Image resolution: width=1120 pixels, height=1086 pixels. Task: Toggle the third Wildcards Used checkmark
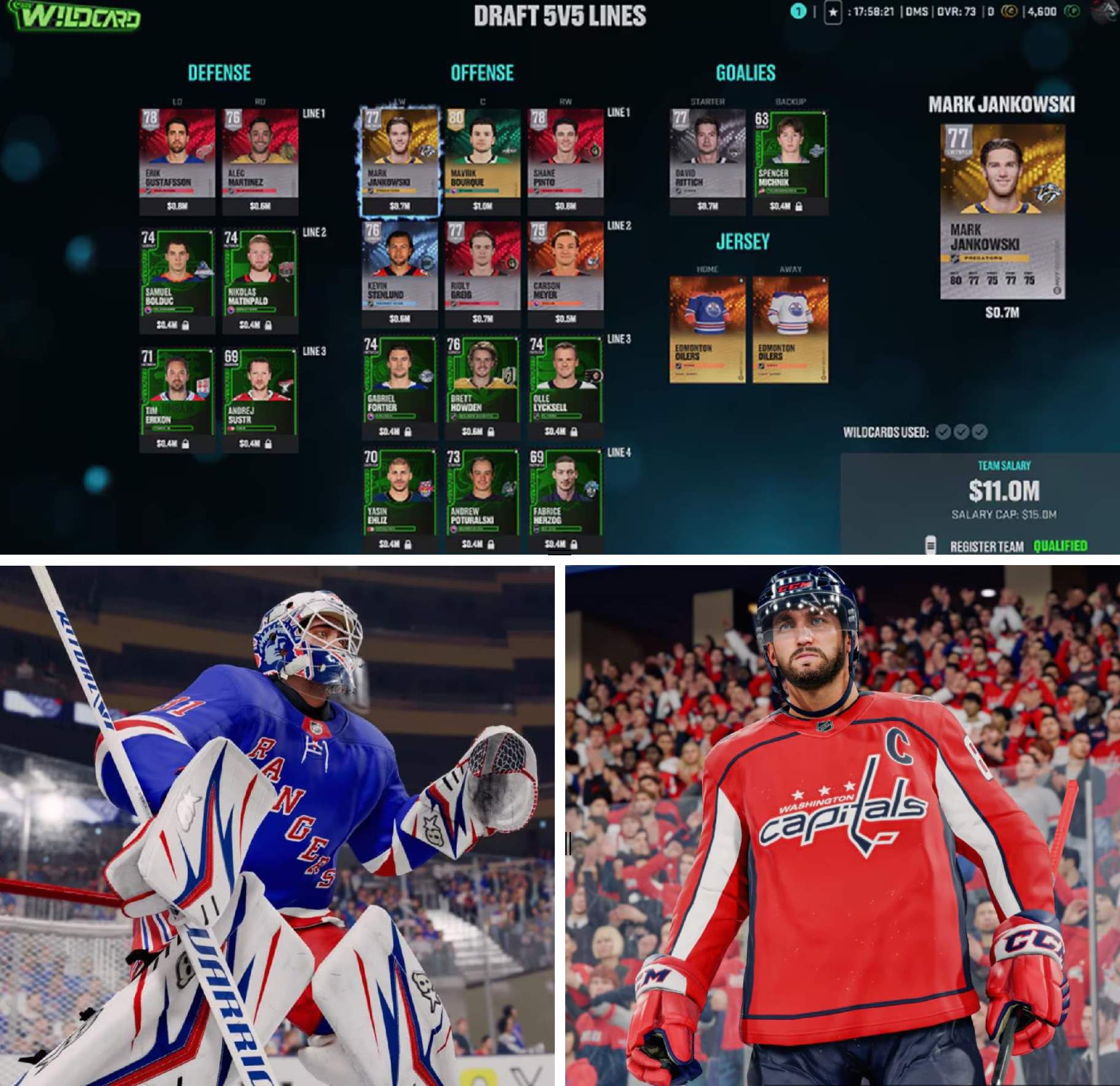pyautogui.click(x=980, y=432)
